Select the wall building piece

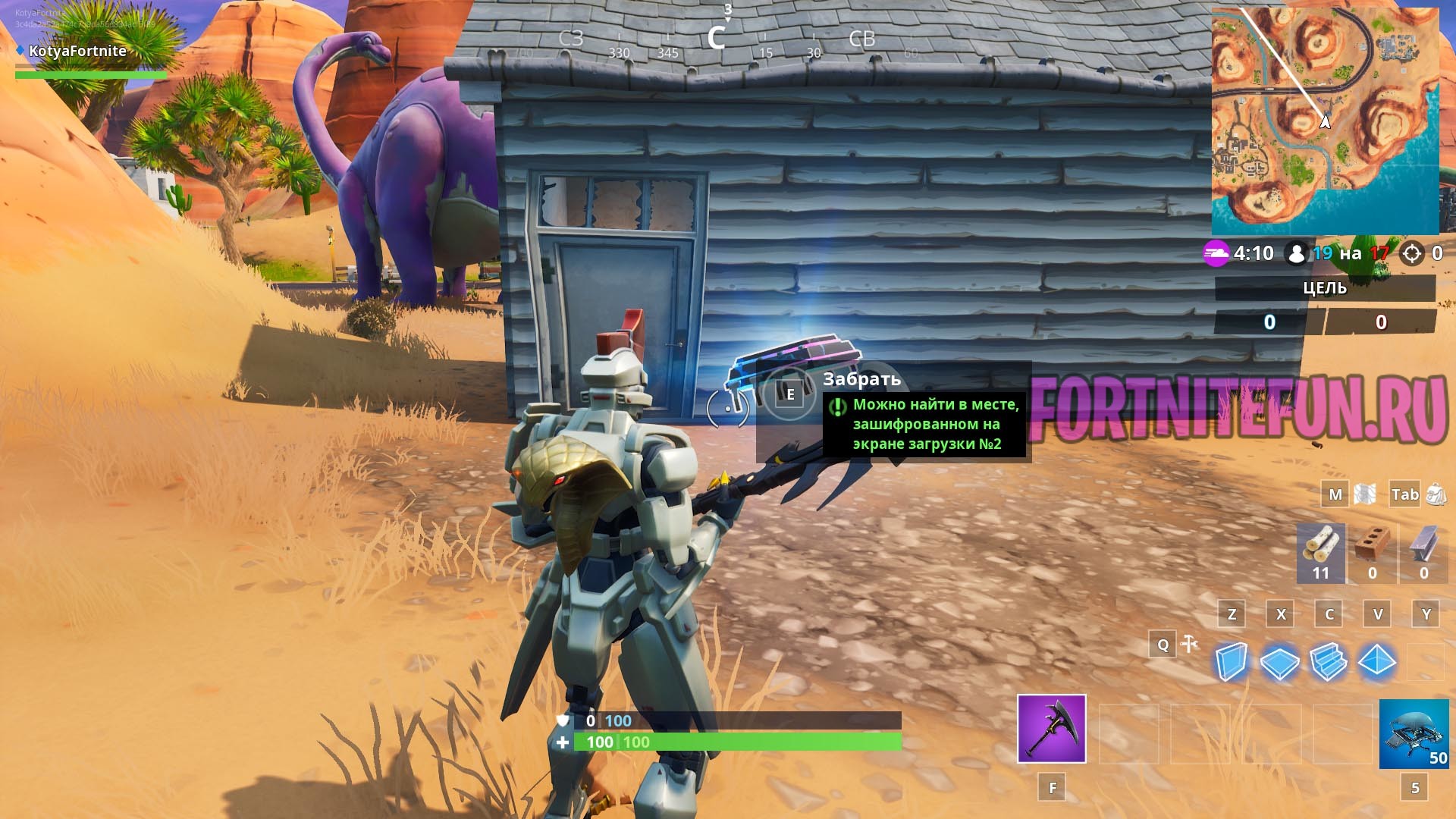tap(1231, 662)
